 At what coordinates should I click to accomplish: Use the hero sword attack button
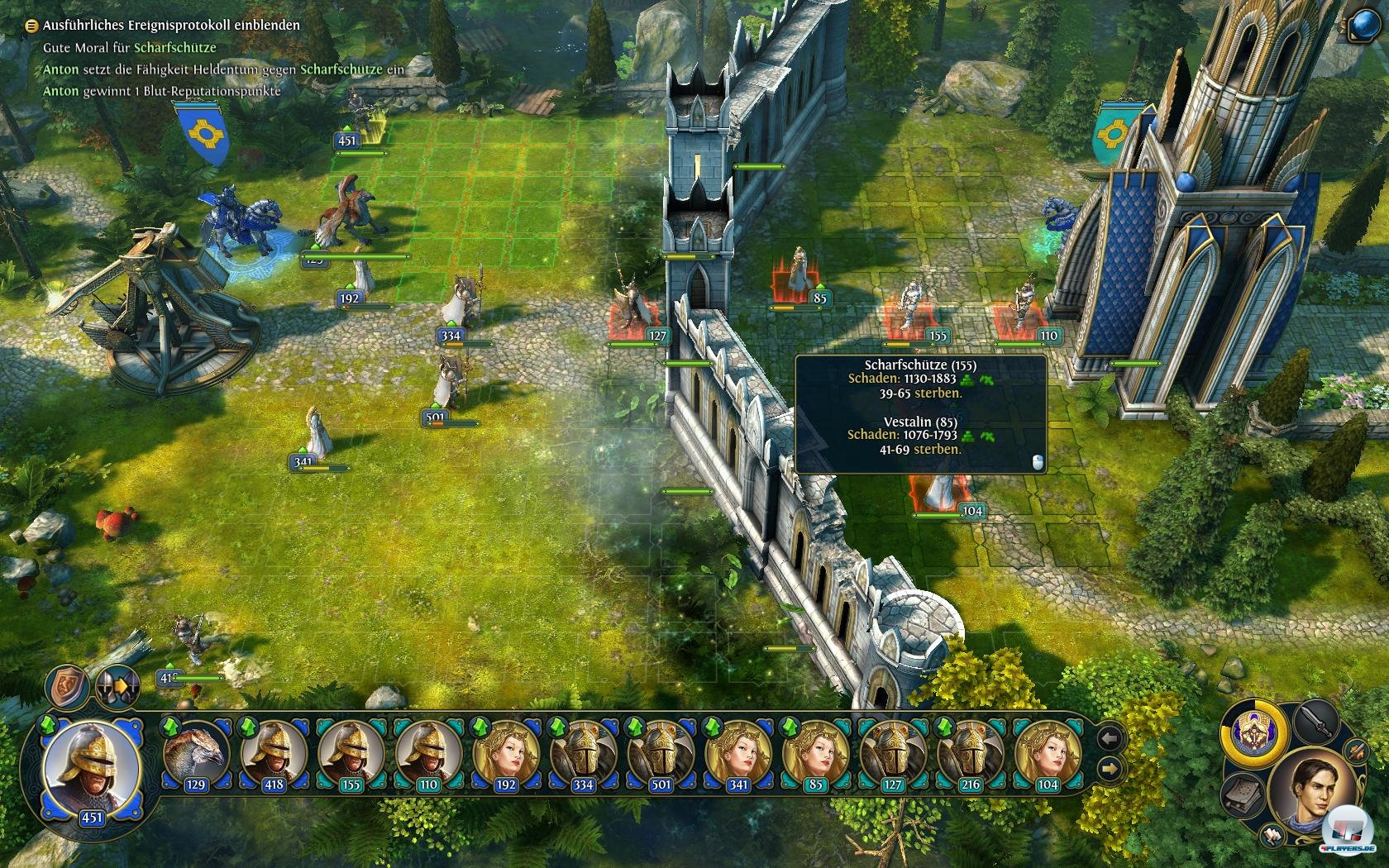click(x=1316, y=723)
